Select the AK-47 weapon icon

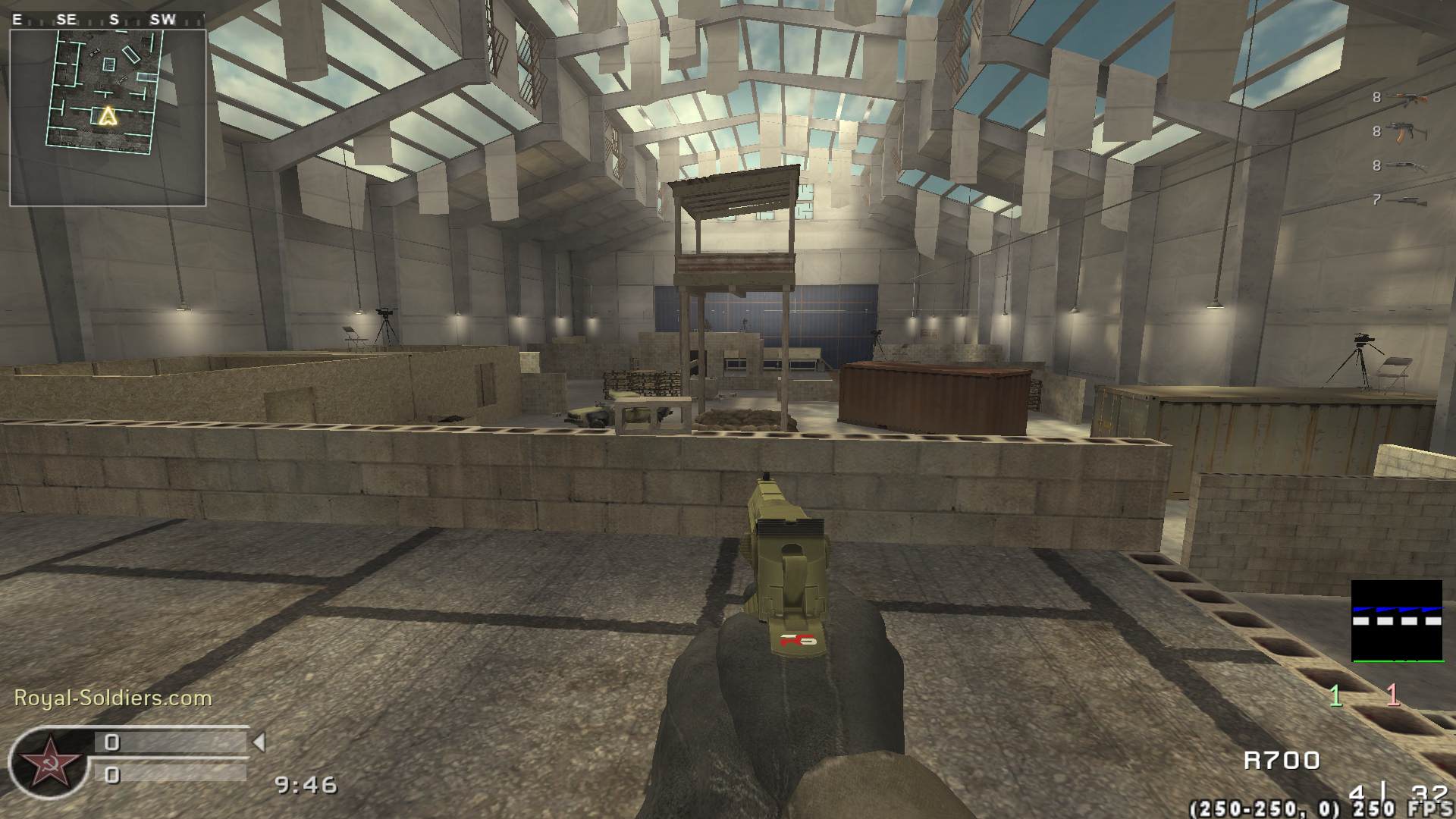[1407, 97]
